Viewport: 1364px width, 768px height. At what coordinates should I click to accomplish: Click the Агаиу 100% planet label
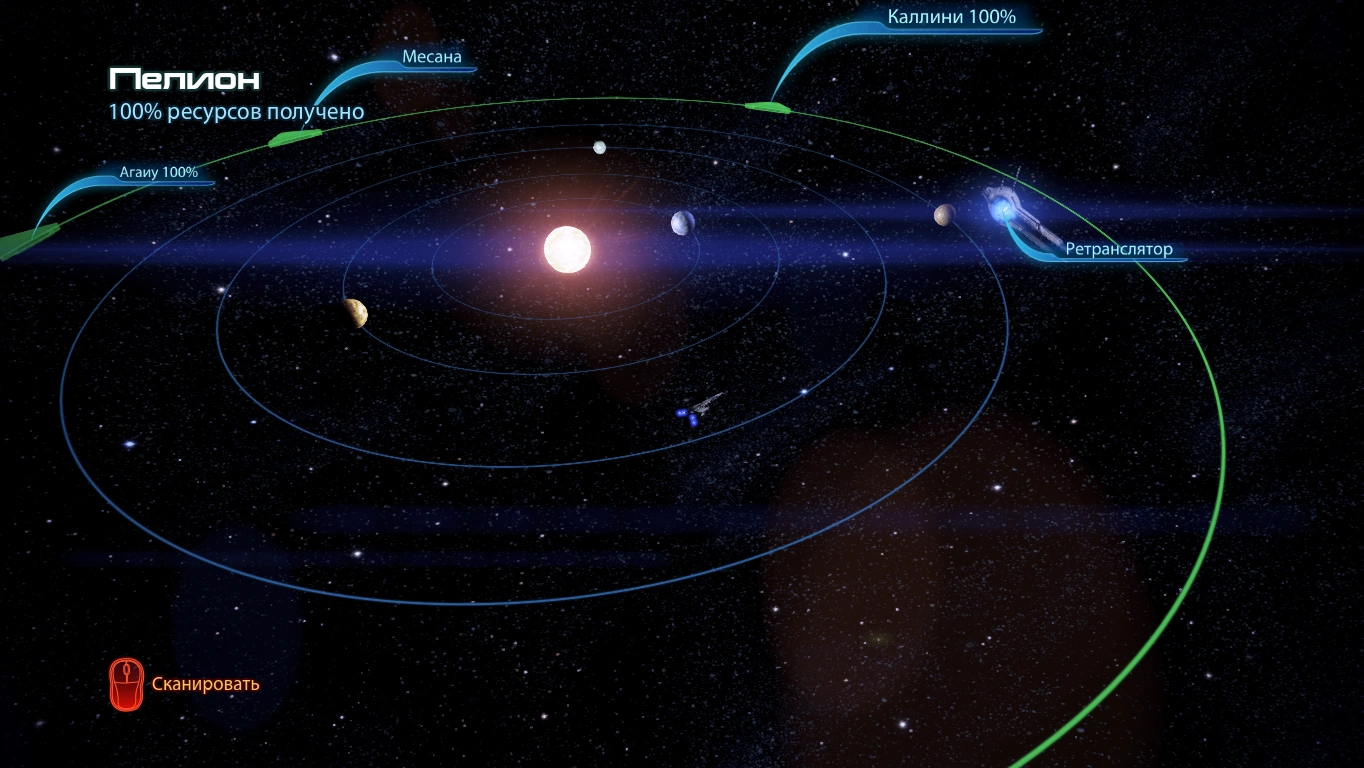tap(159, 172)
